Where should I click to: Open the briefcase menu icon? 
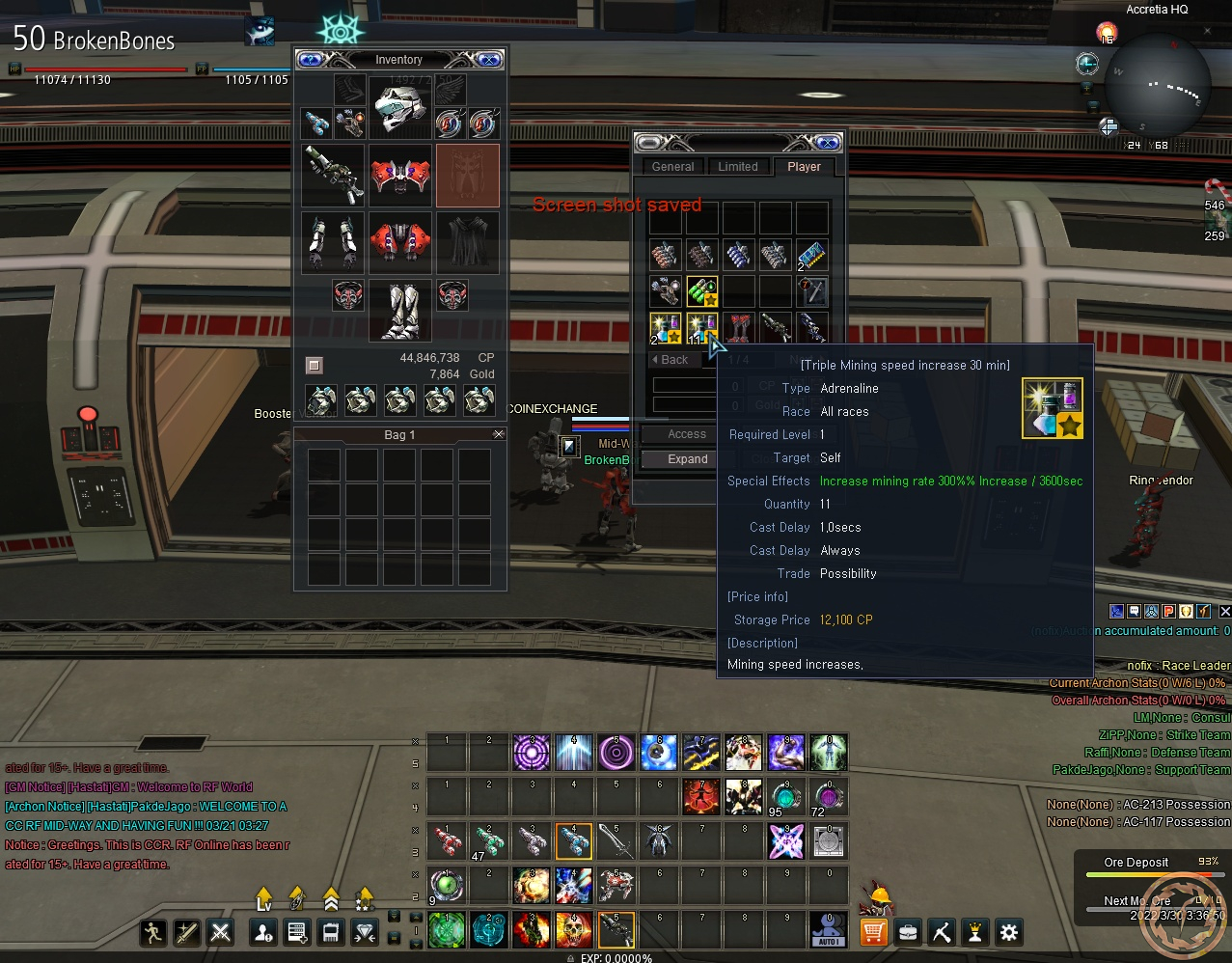point(907,932)
